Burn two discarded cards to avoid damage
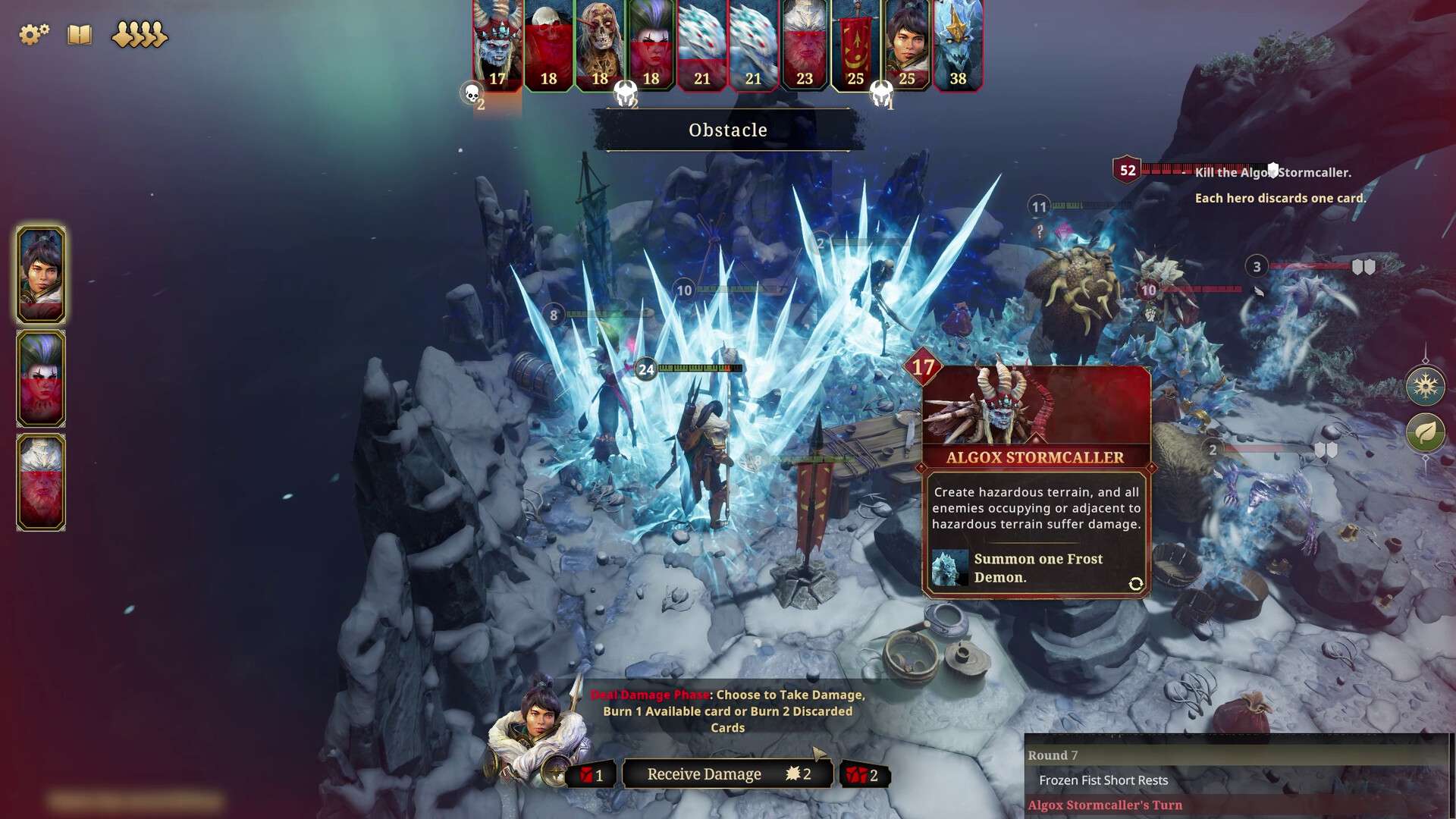Image resolution: width=1456 pixels, height=819 pixels. click(x=864, y=775)
